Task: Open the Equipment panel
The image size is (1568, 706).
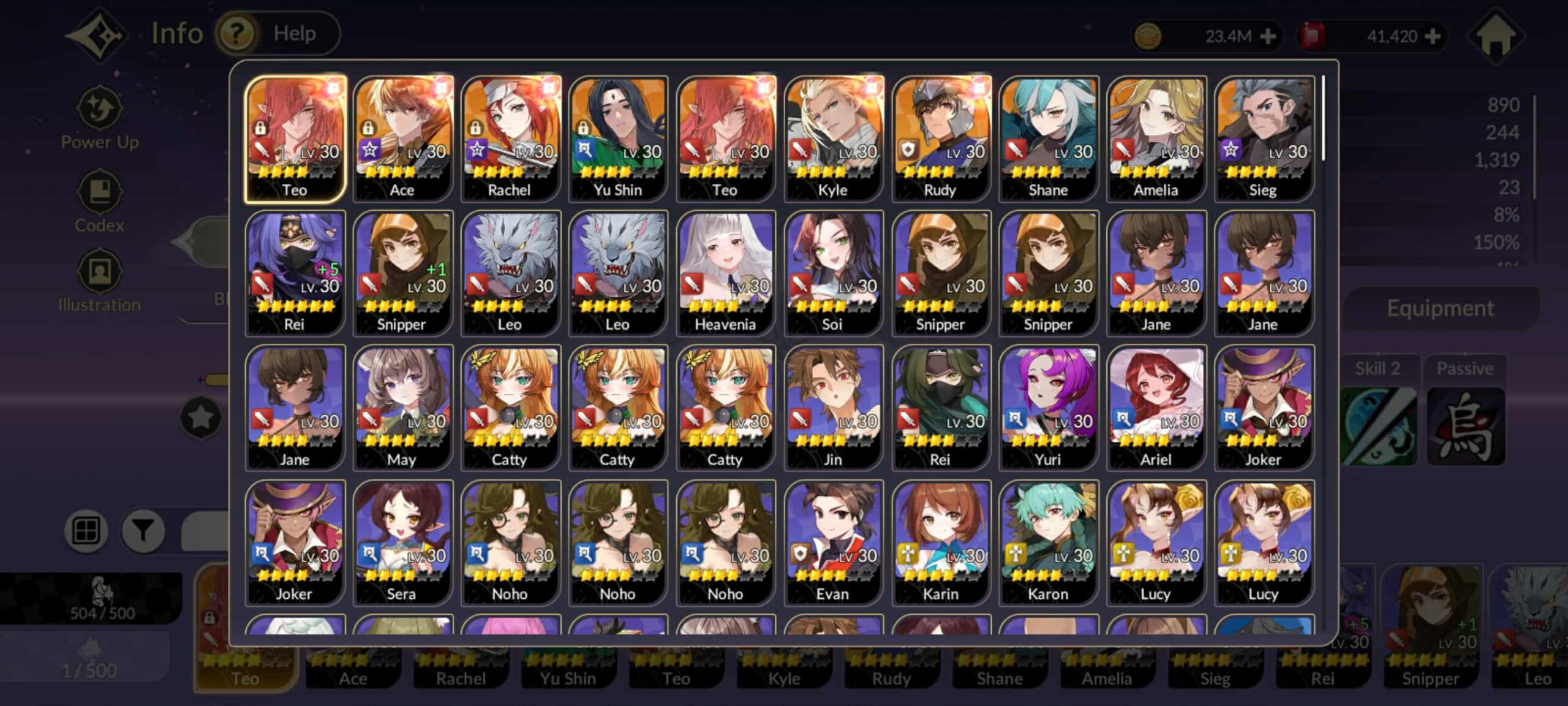Action: [1441, 307]
